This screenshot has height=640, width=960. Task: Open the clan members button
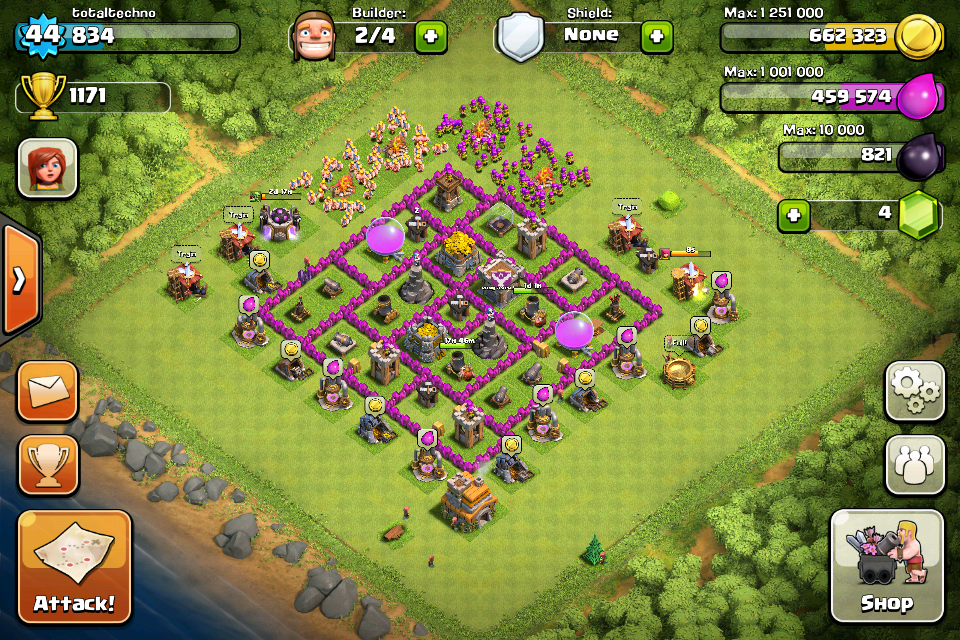(914, 464)
